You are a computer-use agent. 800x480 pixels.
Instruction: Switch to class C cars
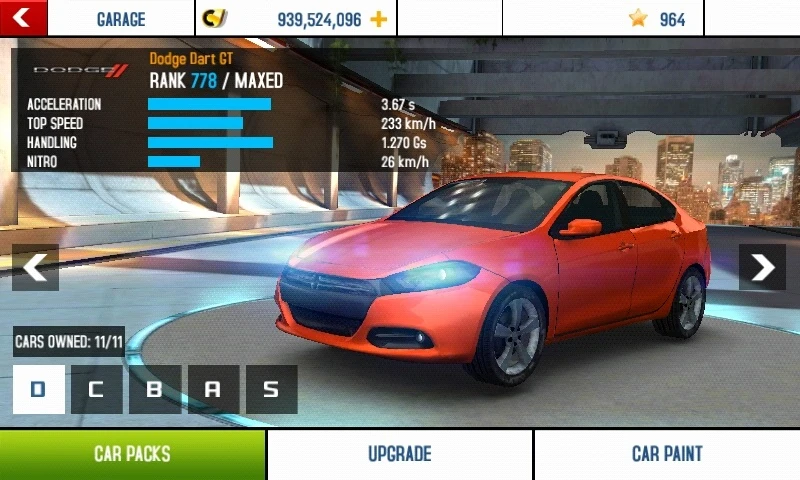(97, 389)
